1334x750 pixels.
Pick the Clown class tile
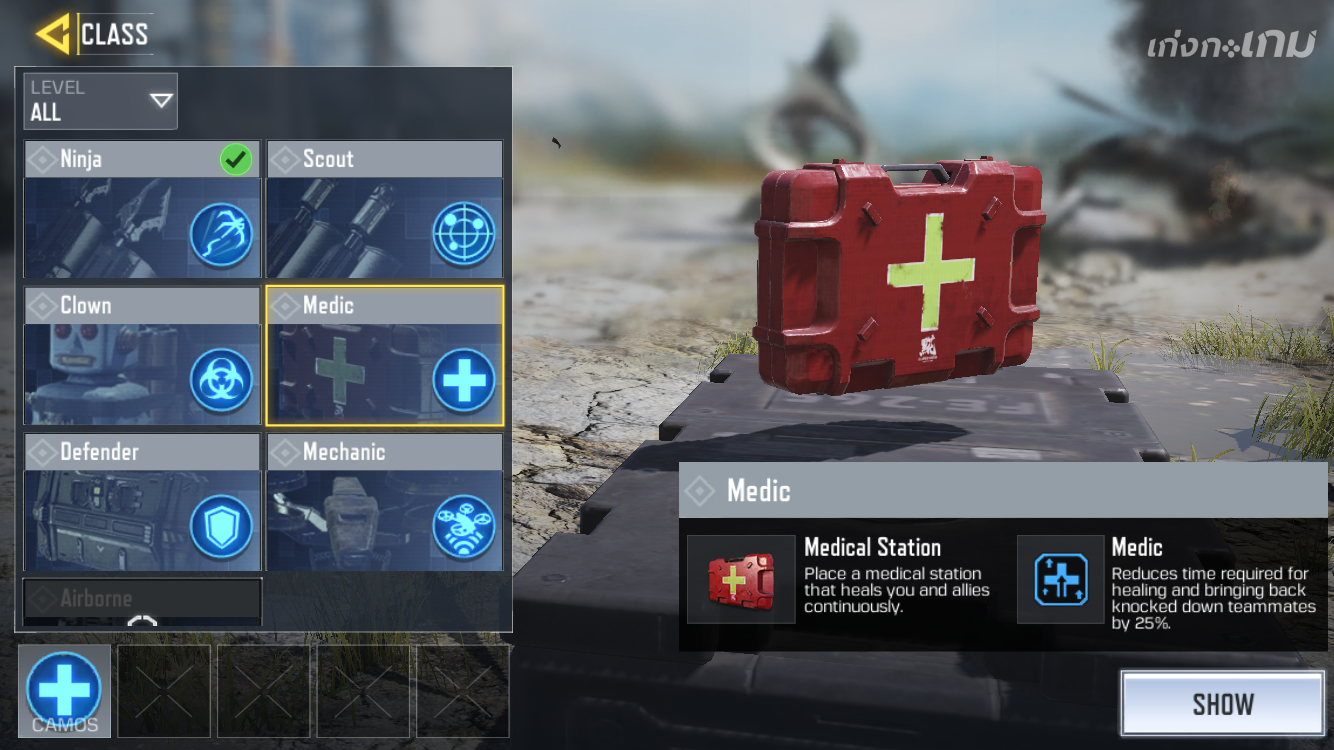(142, 355)
